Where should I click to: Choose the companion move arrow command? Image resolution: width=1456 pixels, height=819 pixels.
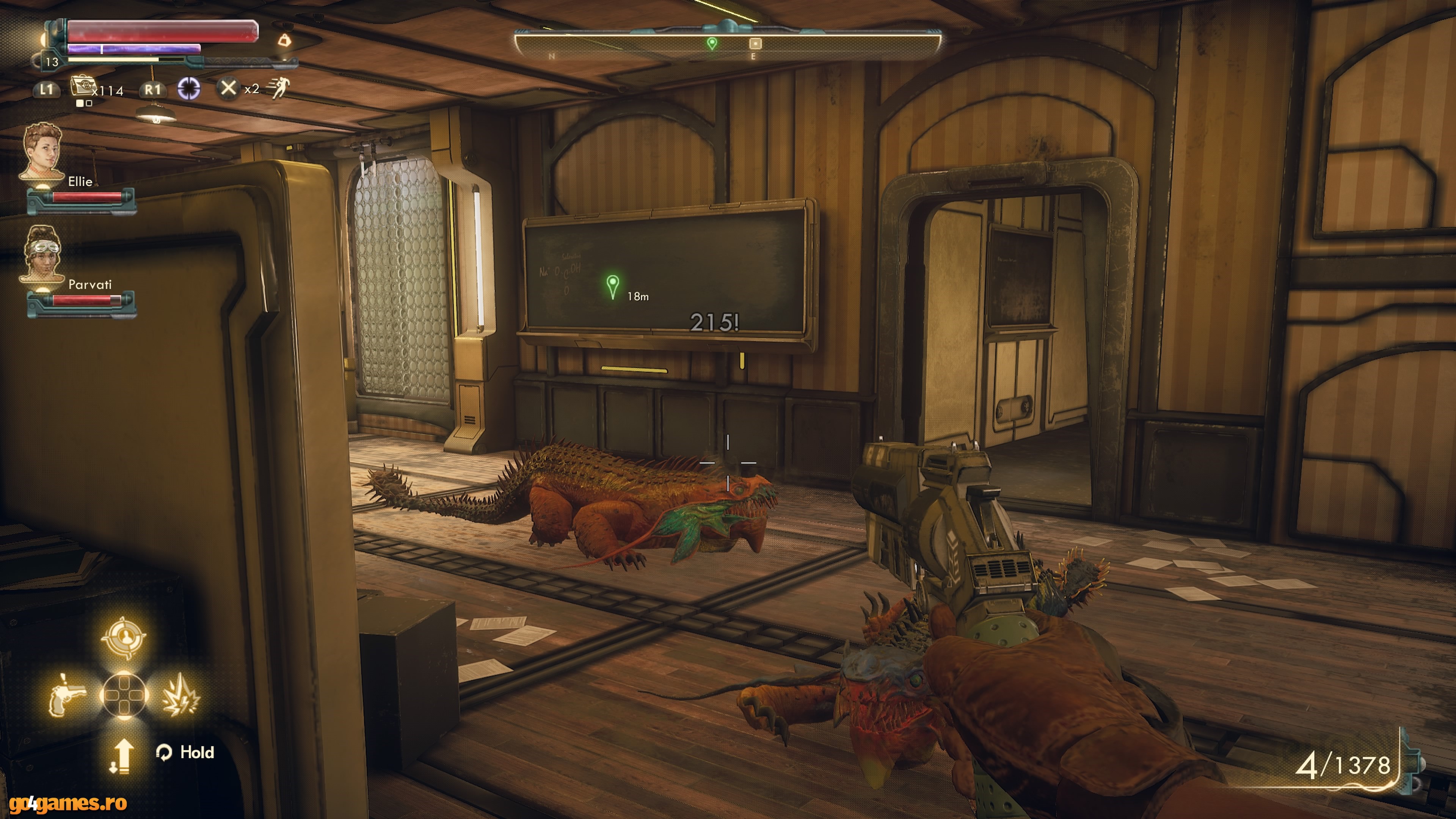click(122, 756)
